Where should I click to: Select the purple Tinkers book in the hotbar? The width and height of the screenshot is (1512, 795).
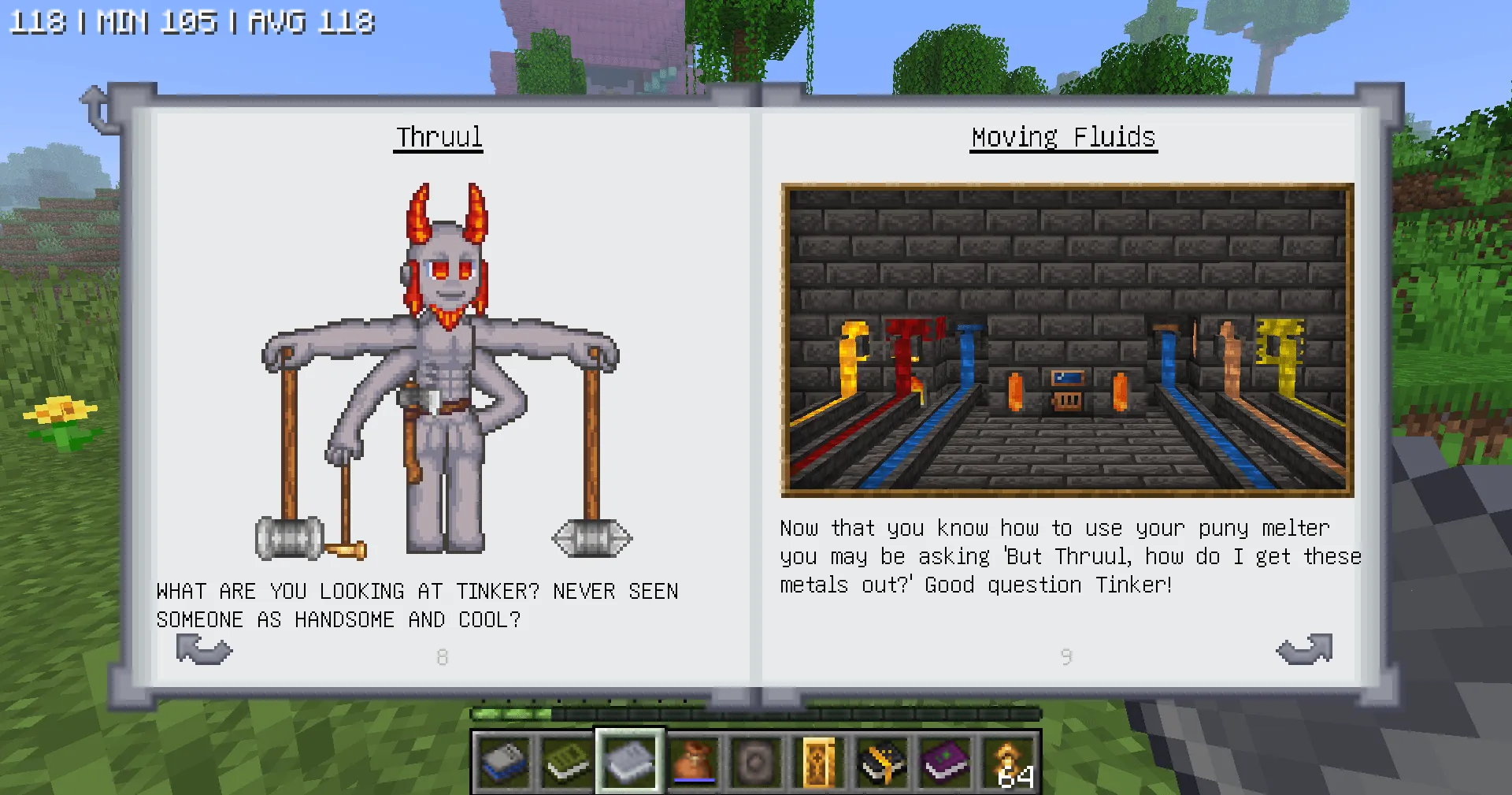tap(945, 762)
